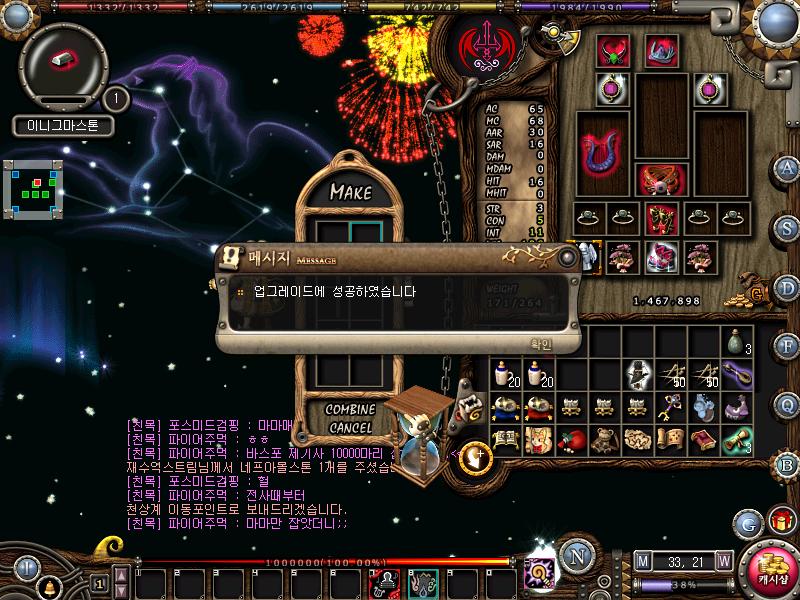Confirm the upgrade message with 확인
This screenshot has width=800, height=600.
click(x=540, y=343)
